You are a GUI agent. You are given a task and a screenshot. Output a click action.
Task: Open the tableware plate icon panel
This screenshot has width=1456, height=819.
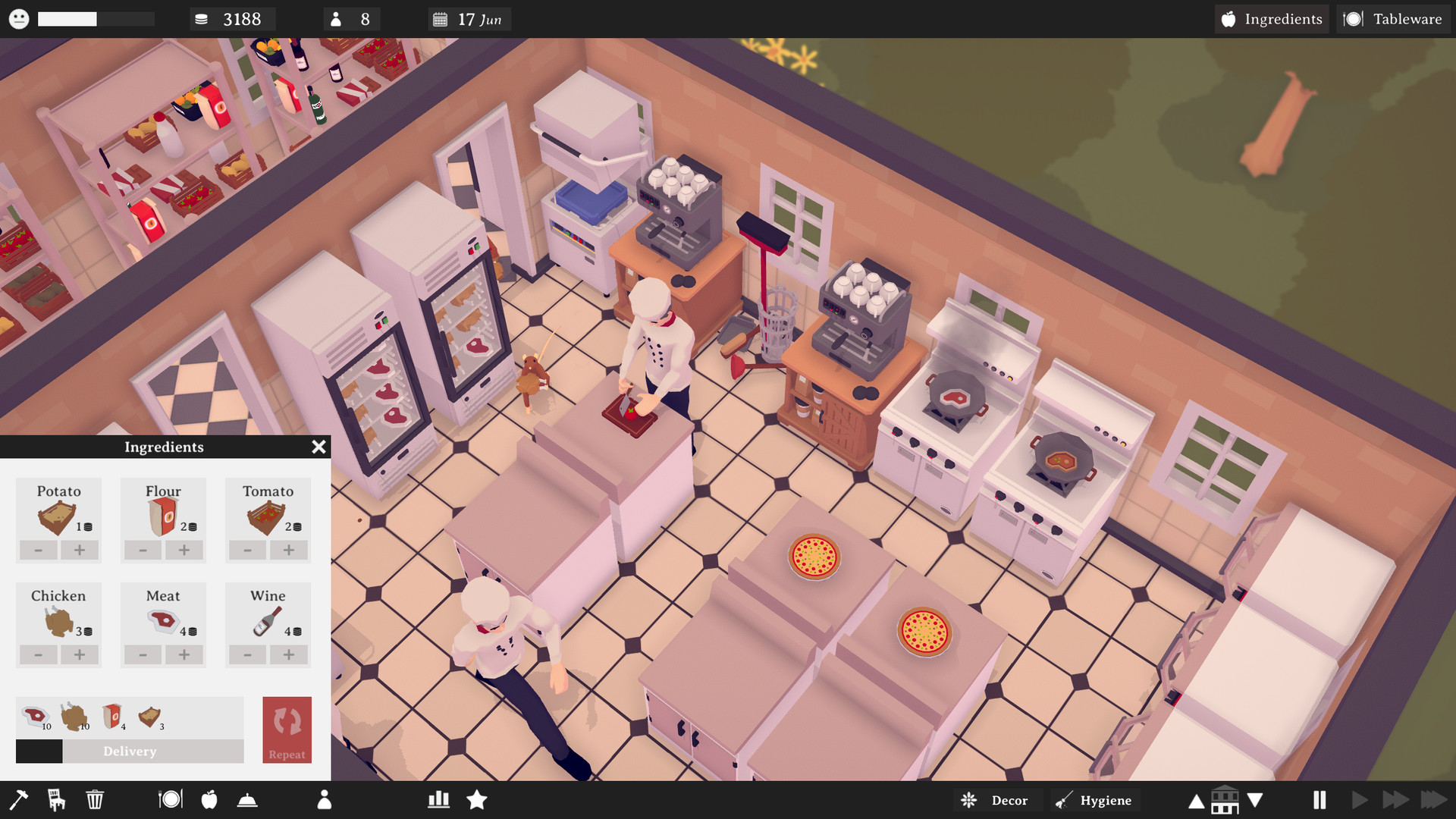pyautogui.click(x=171, y=799)
